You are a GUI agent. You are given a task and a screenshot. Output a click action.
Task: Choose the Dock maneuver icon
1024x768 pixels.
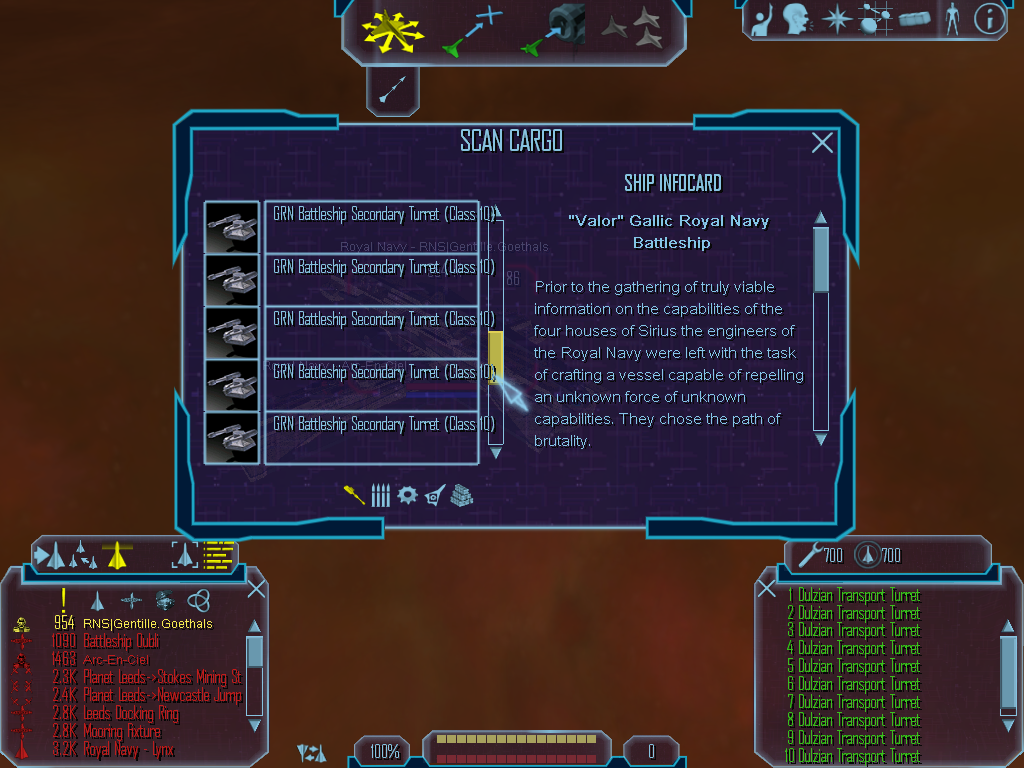553,30
